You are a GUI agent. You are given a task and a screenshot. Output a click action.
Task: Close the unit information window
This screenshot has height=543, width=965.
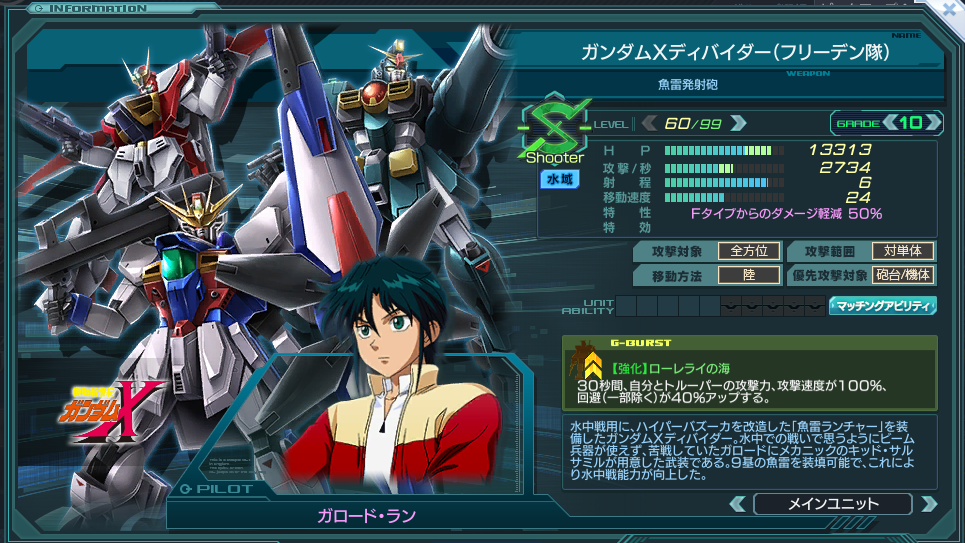click(x=948, y=11)
